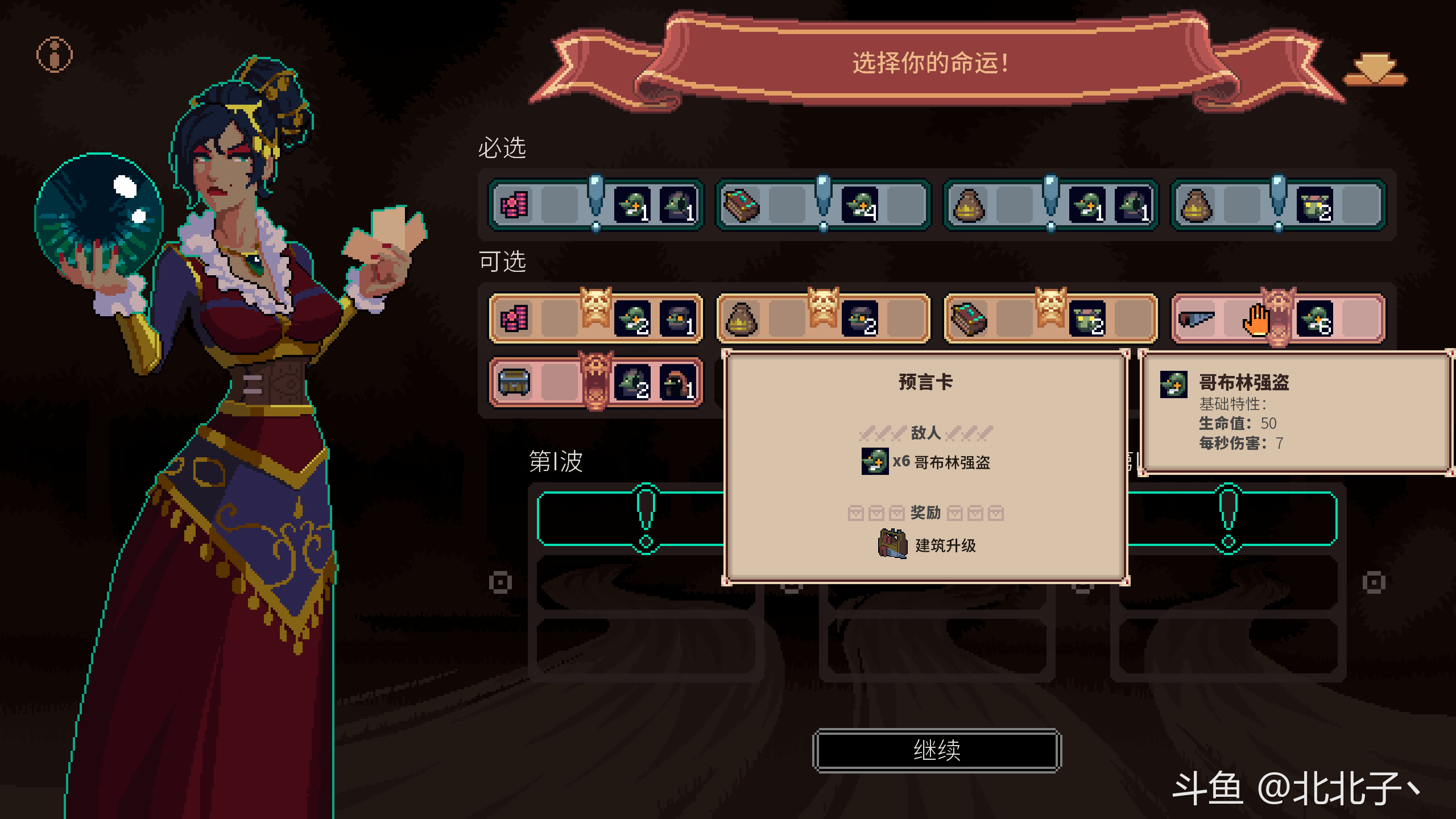Image resolution: width=1456 pixels, height=819 pixels.
Task: Choose the optional card with pink bricks reward
Action: pos(595,319)
